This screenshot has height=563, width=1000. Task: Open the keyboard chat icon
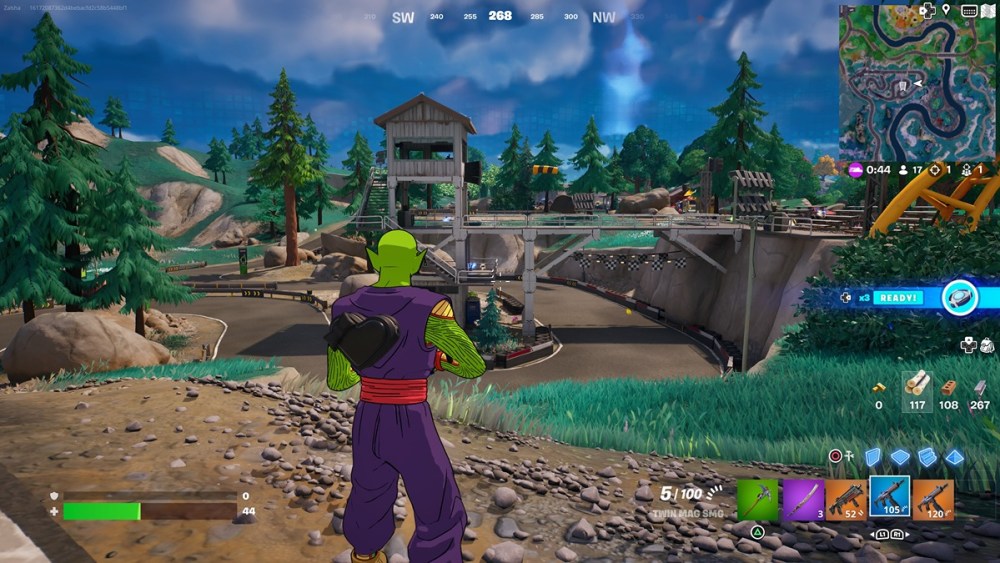[x=968, y=11]
